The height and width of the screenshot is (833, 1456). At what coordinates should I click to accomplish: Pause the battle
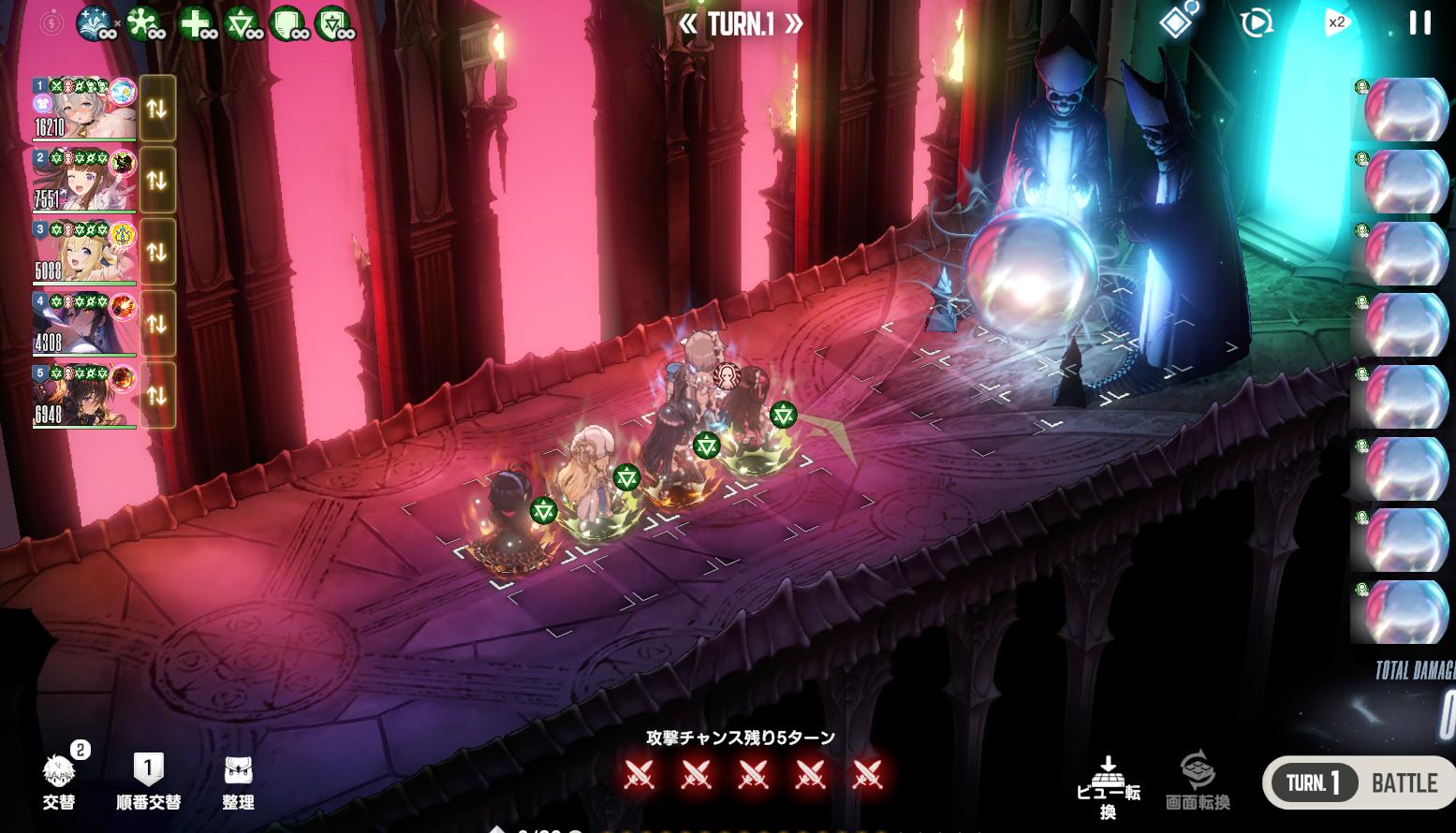1419,23
